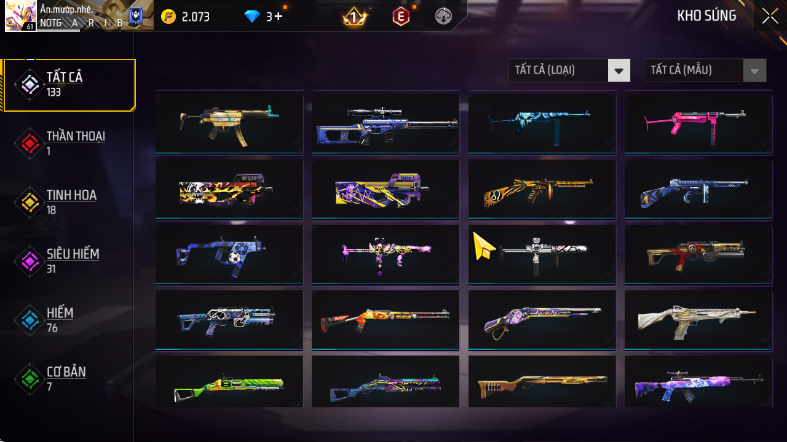Choose the purple galaxy rifle skin

698,385
